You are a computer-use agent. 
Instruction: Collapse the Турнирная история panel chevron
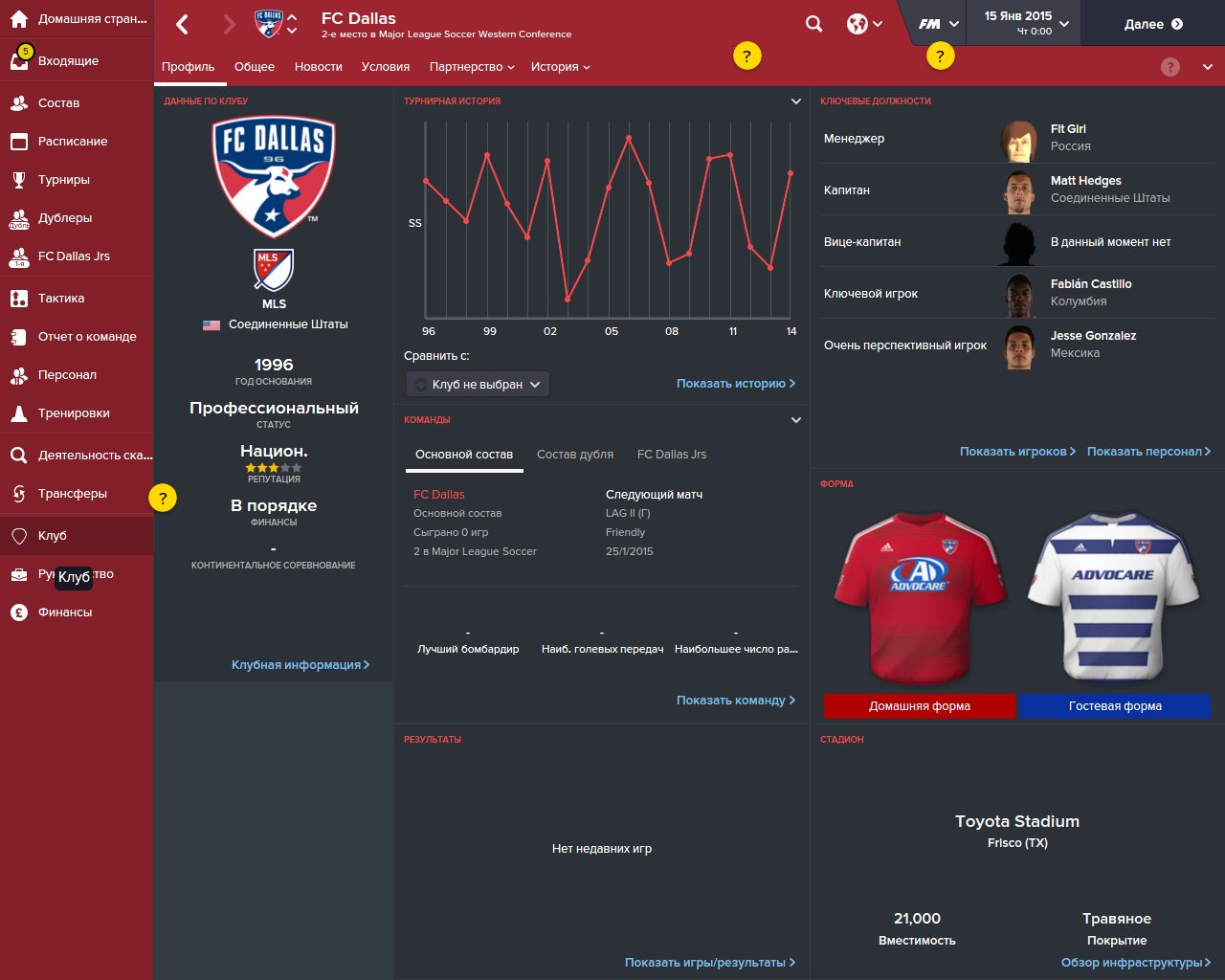tap(794, 100)
